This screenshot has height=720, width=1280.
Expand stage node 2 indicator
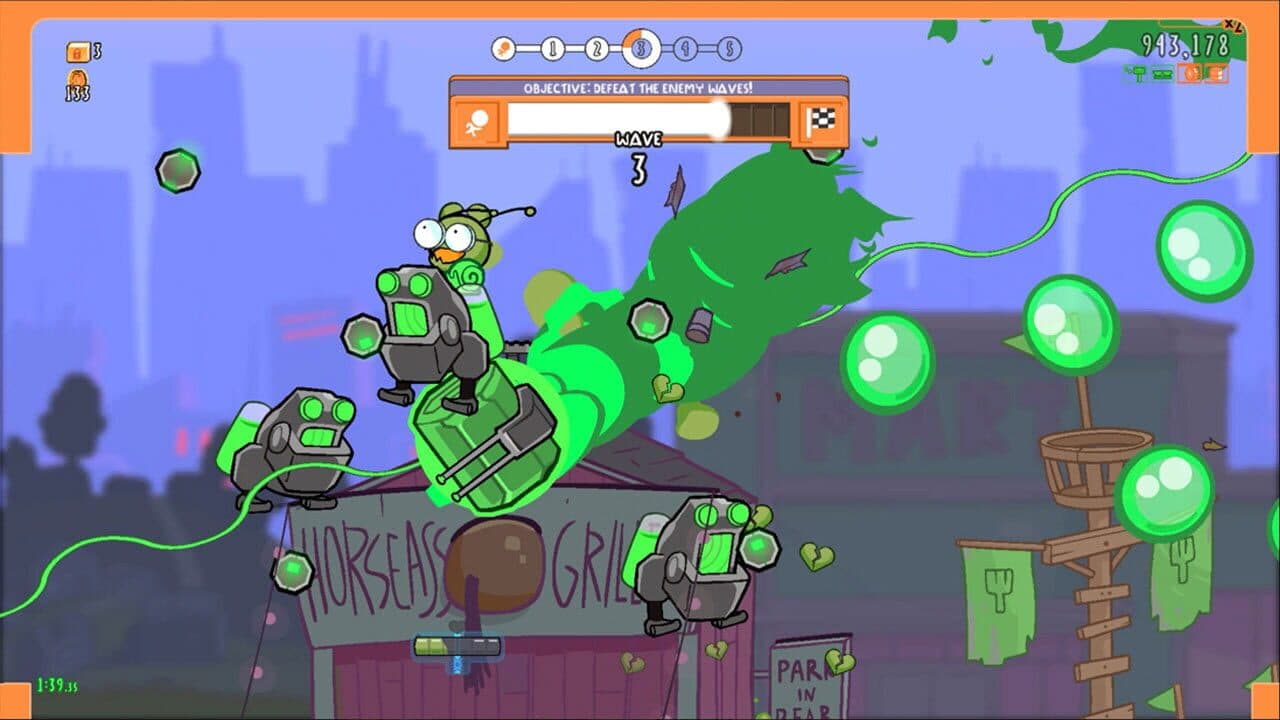pyautogui.click(x=597, y=48)
